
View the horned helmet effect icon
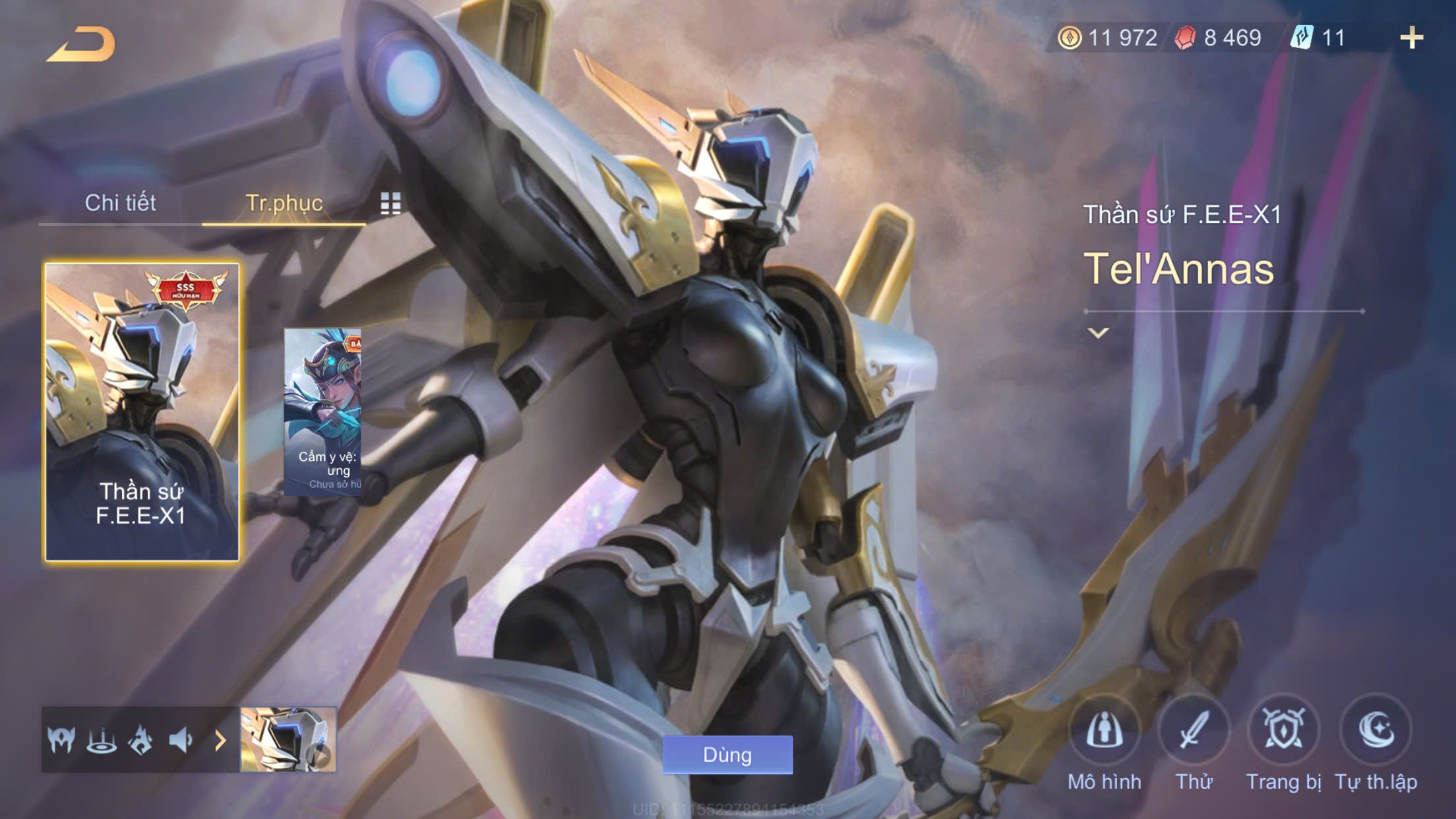pos(61,741)
